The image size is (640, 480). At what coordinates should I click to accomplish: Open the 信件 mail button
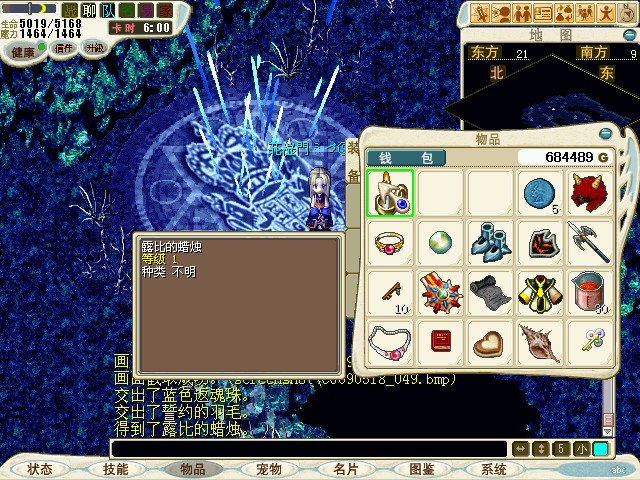tap(64, 48)
